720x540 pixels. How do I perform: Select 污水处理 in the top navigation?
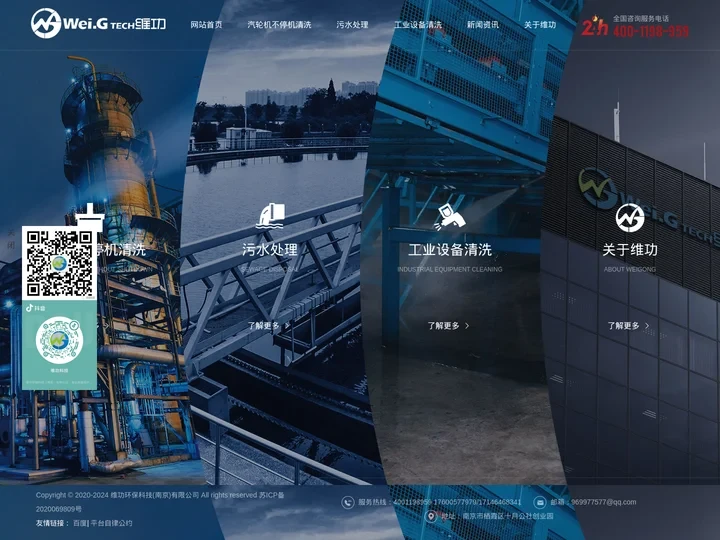tap(352, 25)
